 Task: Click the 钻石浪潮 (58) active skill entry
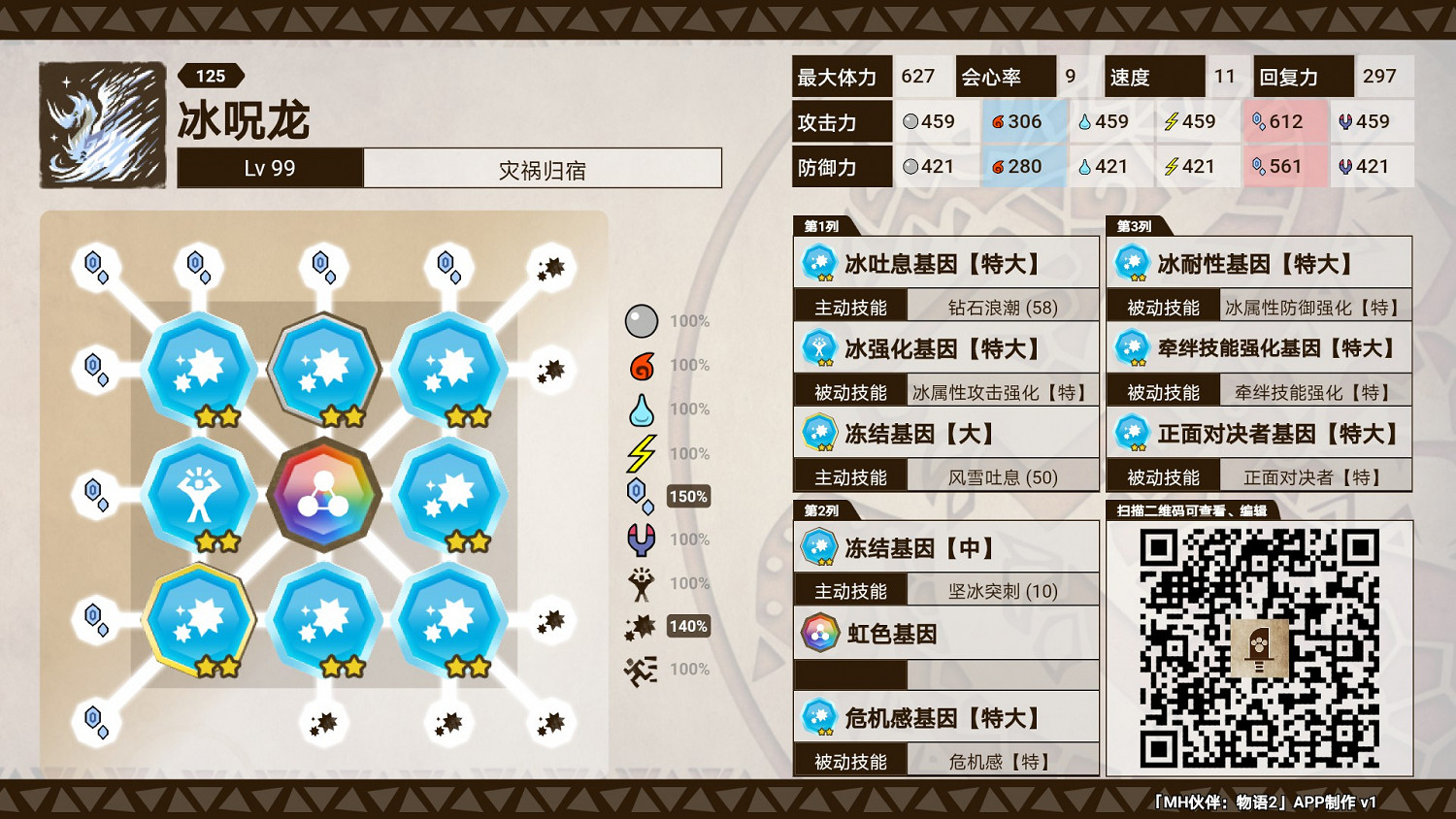pos(1005,306)
